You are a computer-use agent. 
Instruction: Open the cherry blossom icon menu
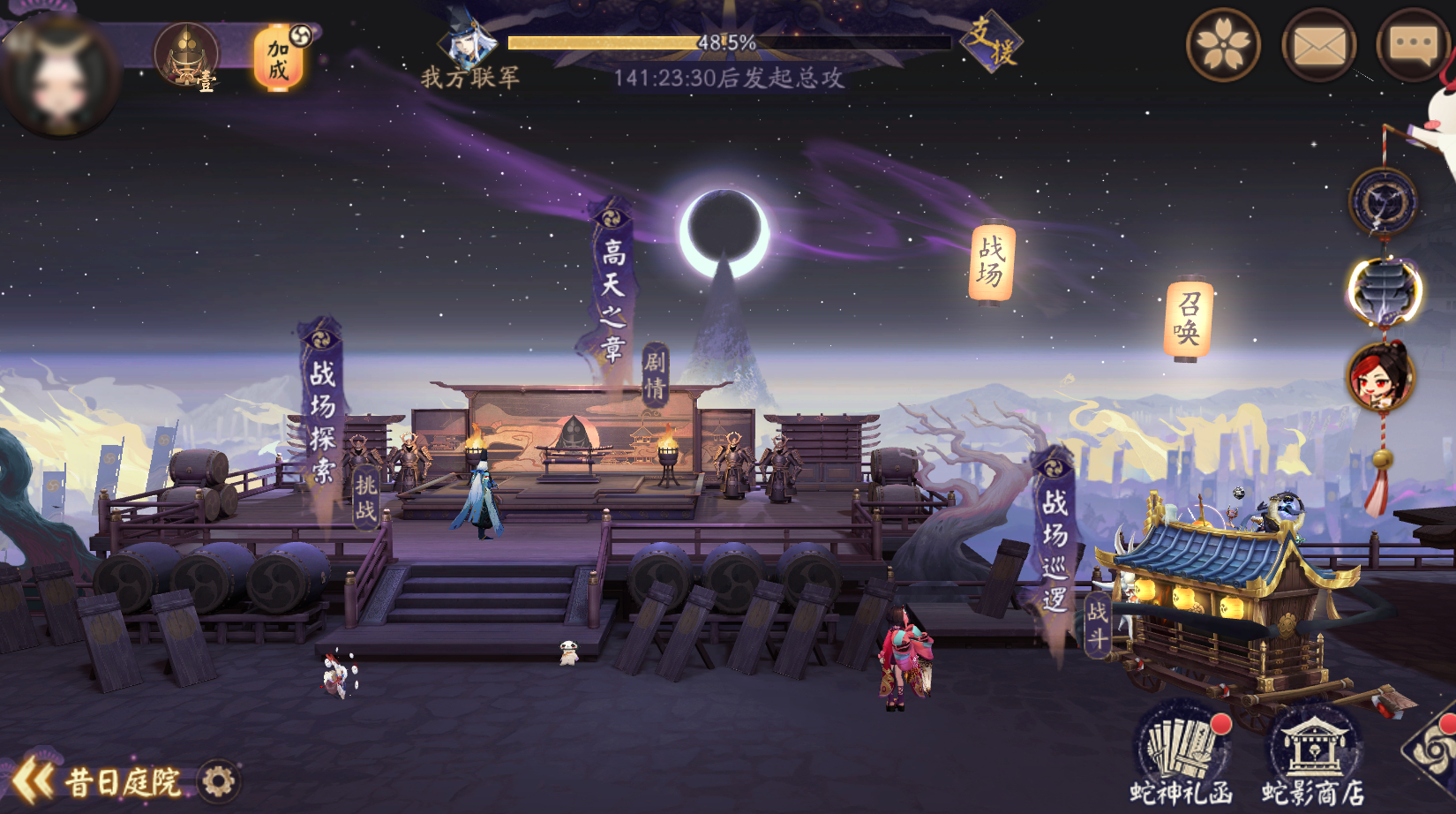pyautogui.click(x=1223, y=44)
